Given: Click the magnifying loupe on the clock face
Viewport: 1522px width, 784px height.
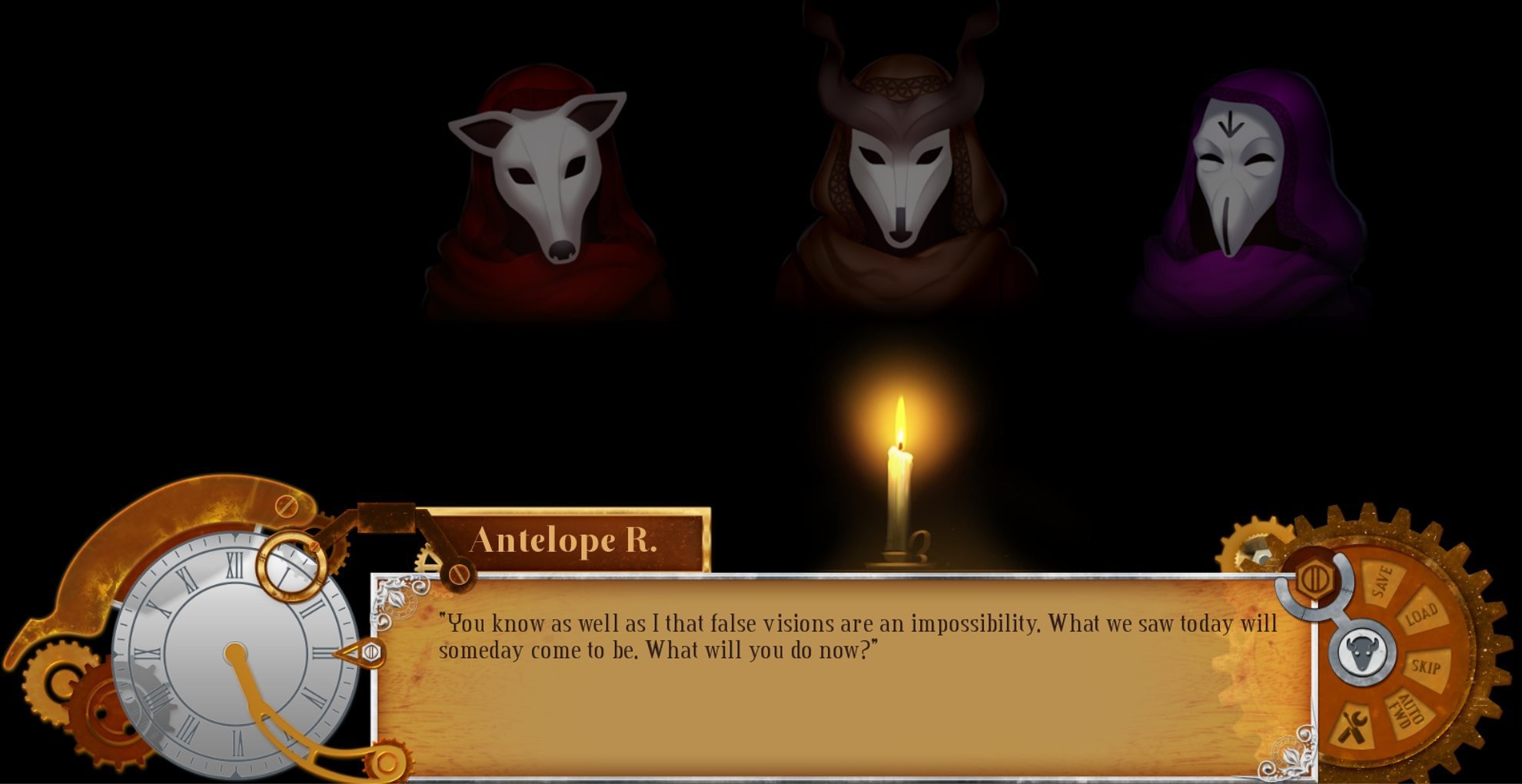Looking at the screenshot, I should click(x=291, y=567).
